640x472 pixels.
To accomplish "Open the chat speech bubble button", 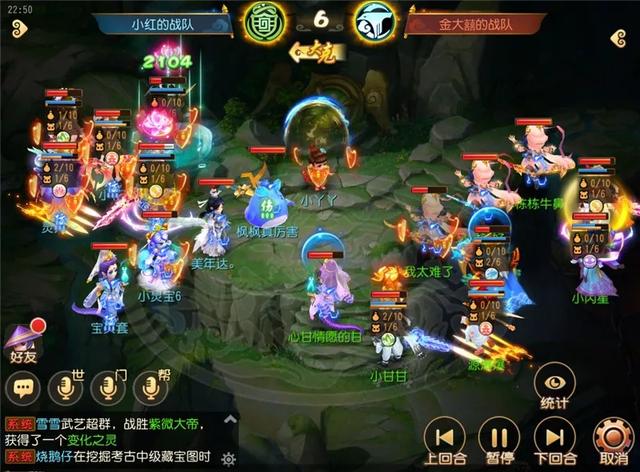I will [22, 389].
